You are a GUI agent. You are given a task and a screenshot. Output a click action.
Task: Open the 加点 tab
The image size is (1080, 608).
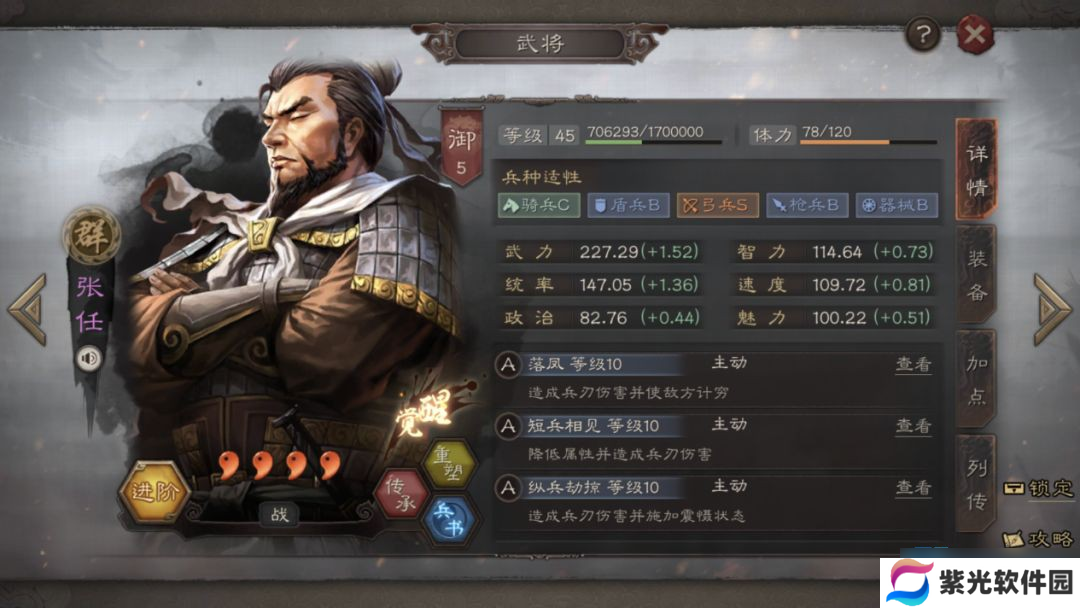977,380
